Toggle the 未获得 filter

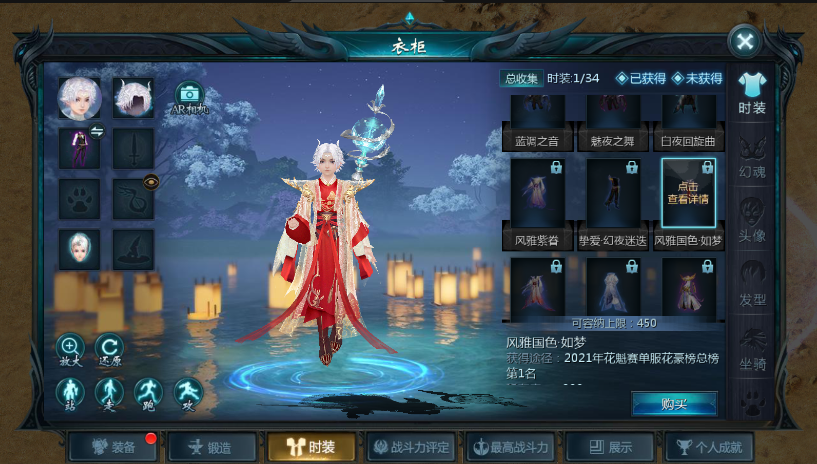(x=697, y=78)
